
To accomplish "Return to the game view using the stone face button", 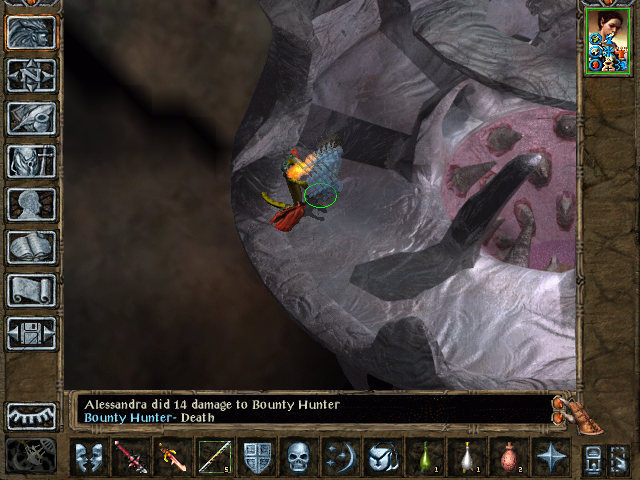I will (x=31, y=33).
